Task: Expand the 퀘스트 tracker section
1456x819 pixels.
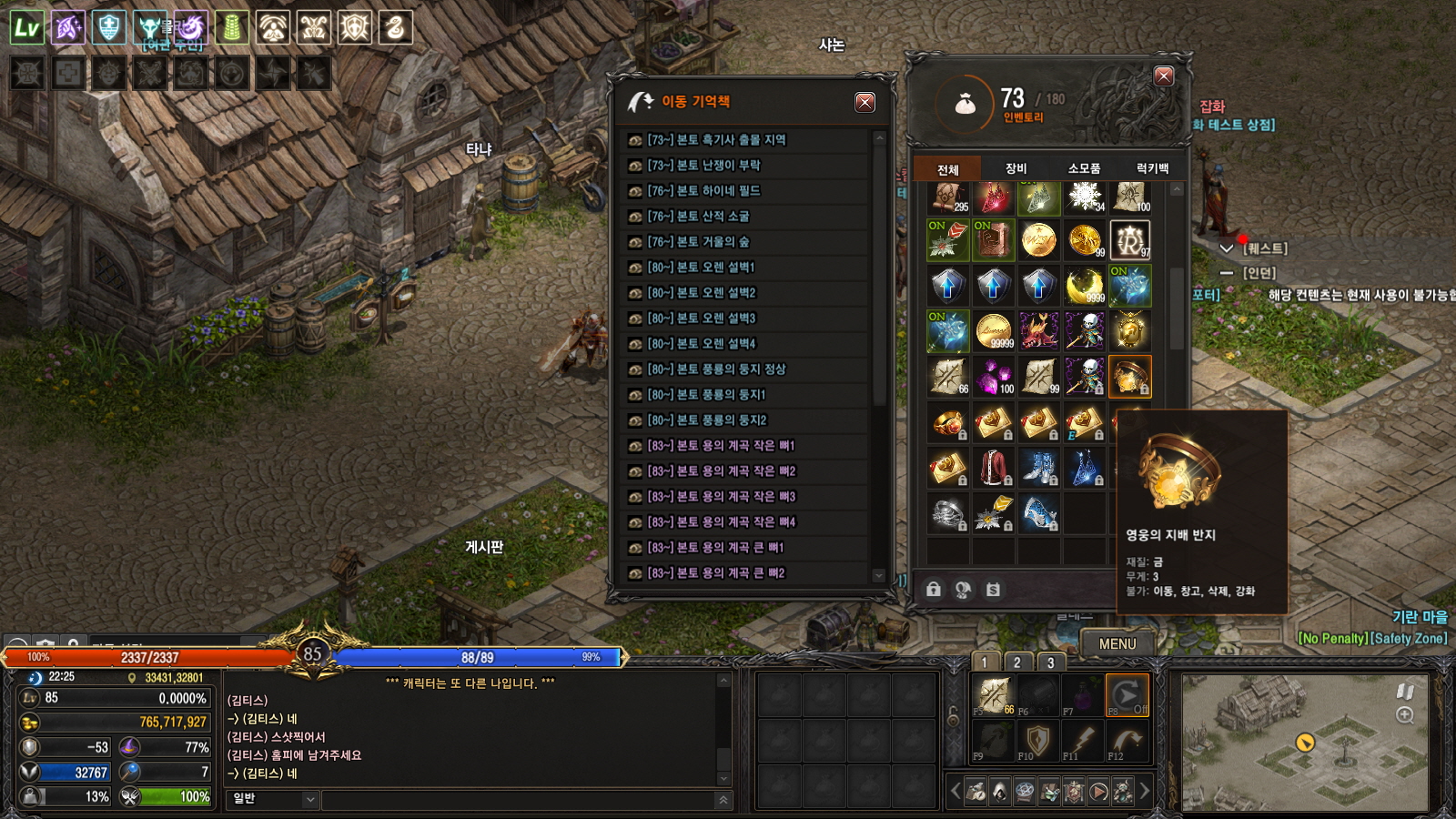Action: (x=1227, y=248)
